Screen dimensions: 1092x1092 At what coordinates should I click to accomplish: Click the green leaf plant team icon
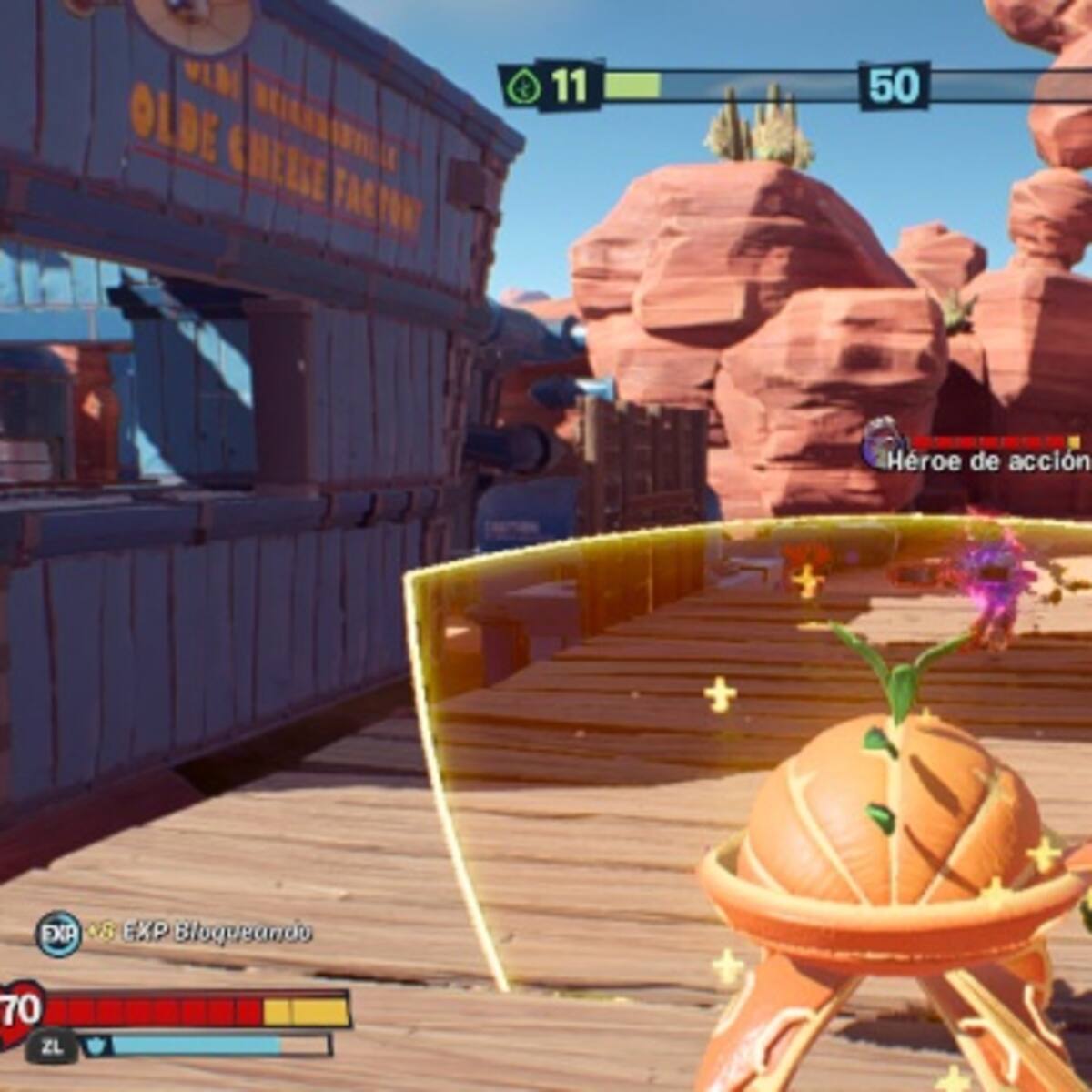point(525,88)
